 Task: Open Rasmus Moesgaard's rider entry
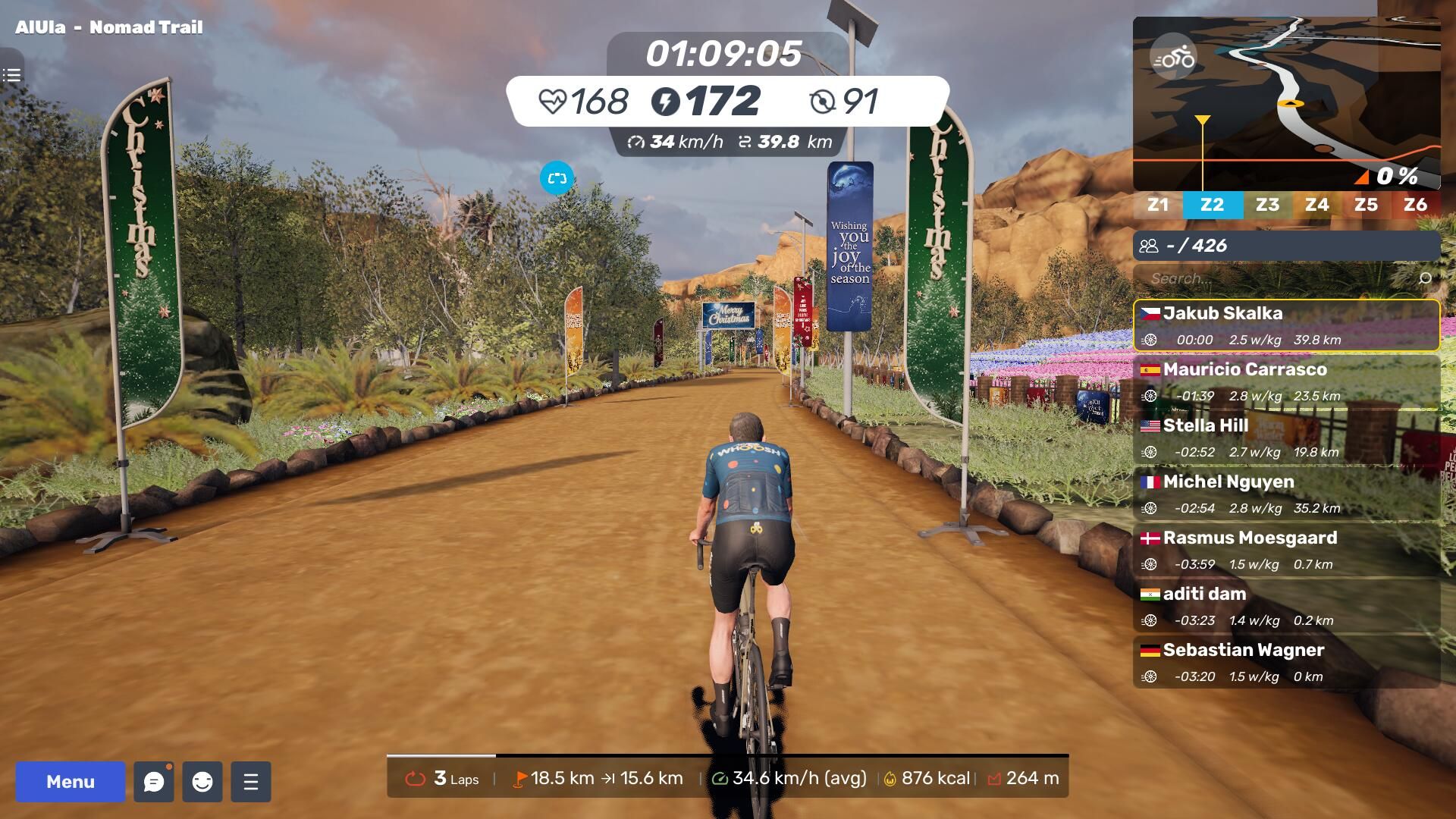pos(1286,550)
